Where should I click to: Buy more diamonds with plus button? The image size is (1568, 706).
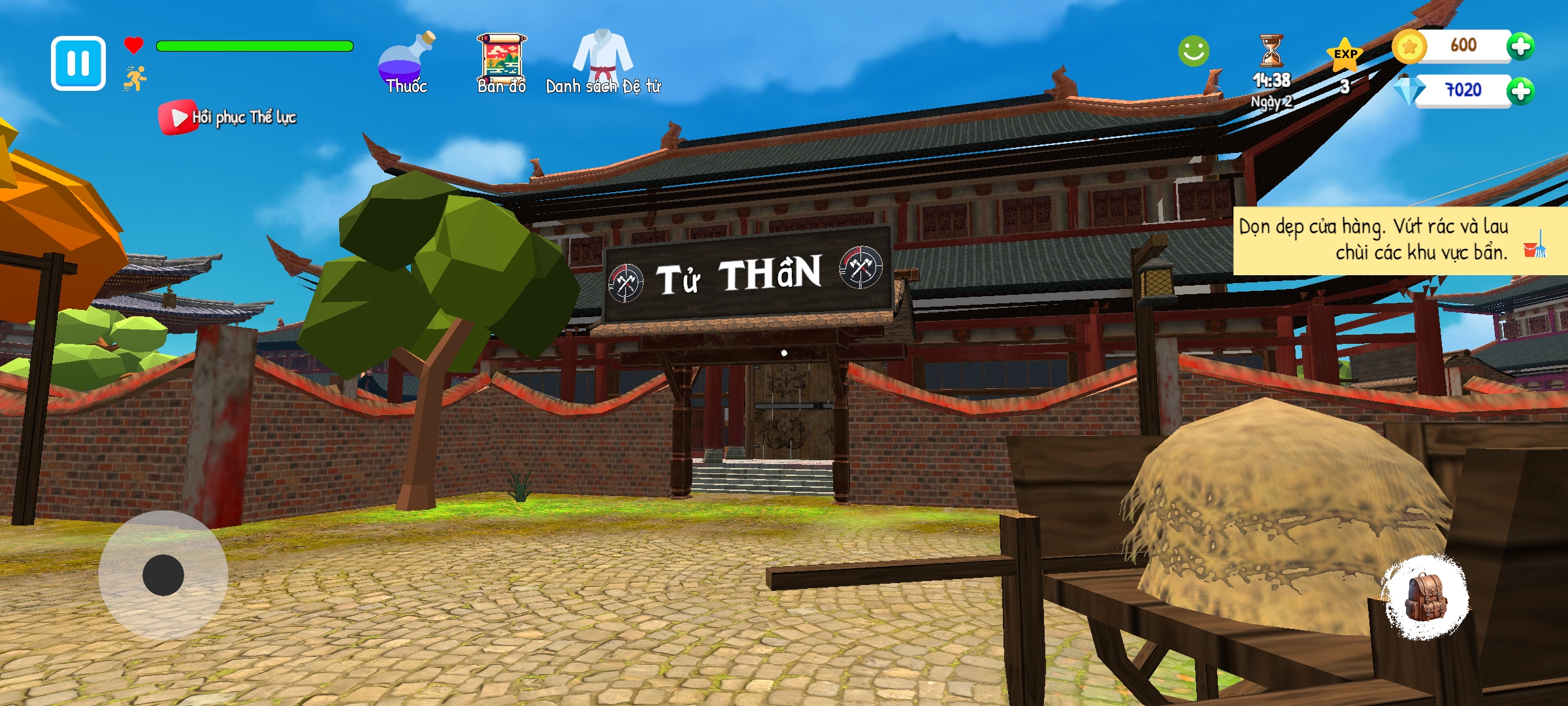click(x=1520, y=91)
